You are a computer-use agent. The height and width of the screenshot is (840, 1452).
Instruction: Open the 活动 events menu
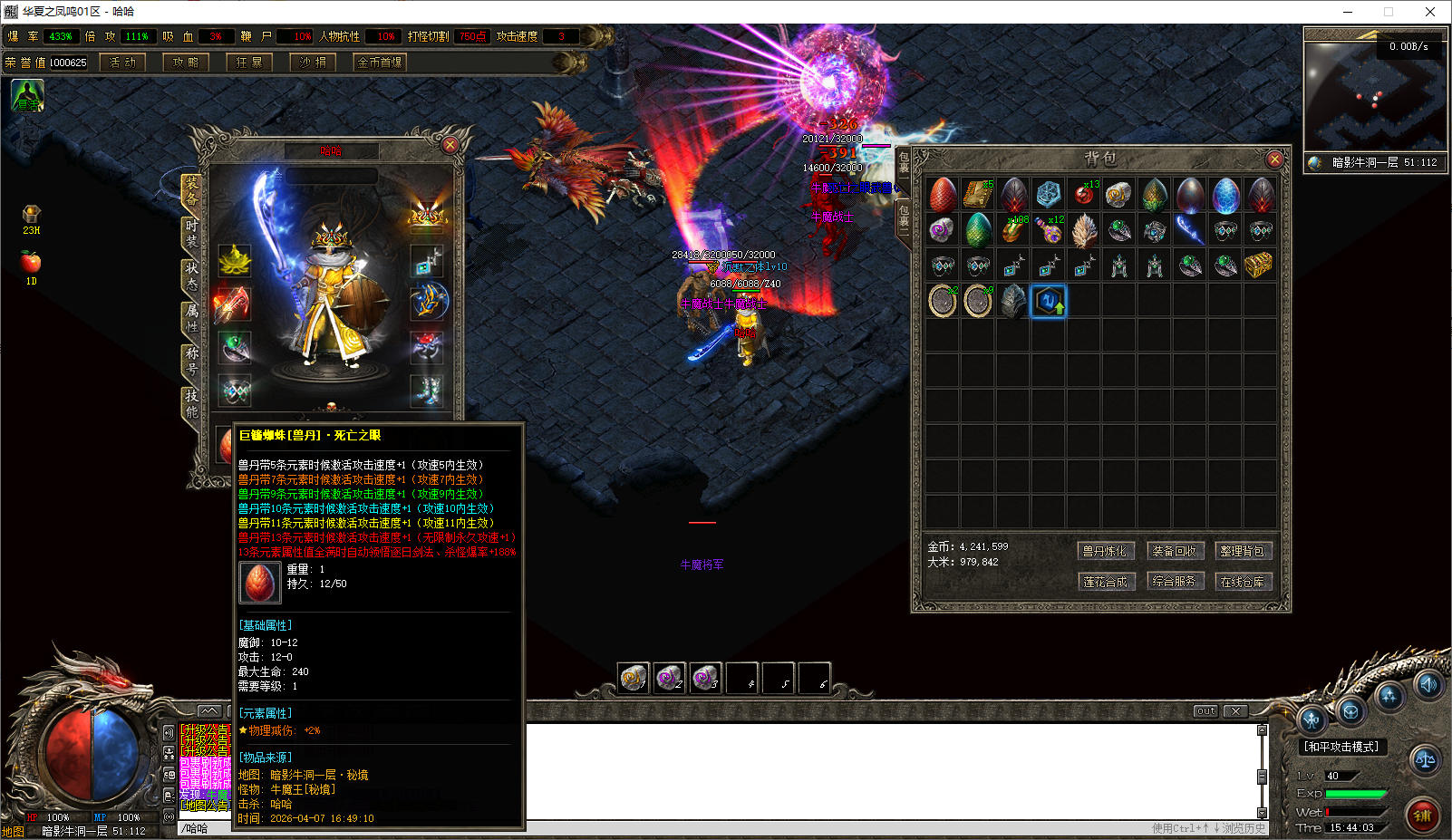tap(122, 63)
